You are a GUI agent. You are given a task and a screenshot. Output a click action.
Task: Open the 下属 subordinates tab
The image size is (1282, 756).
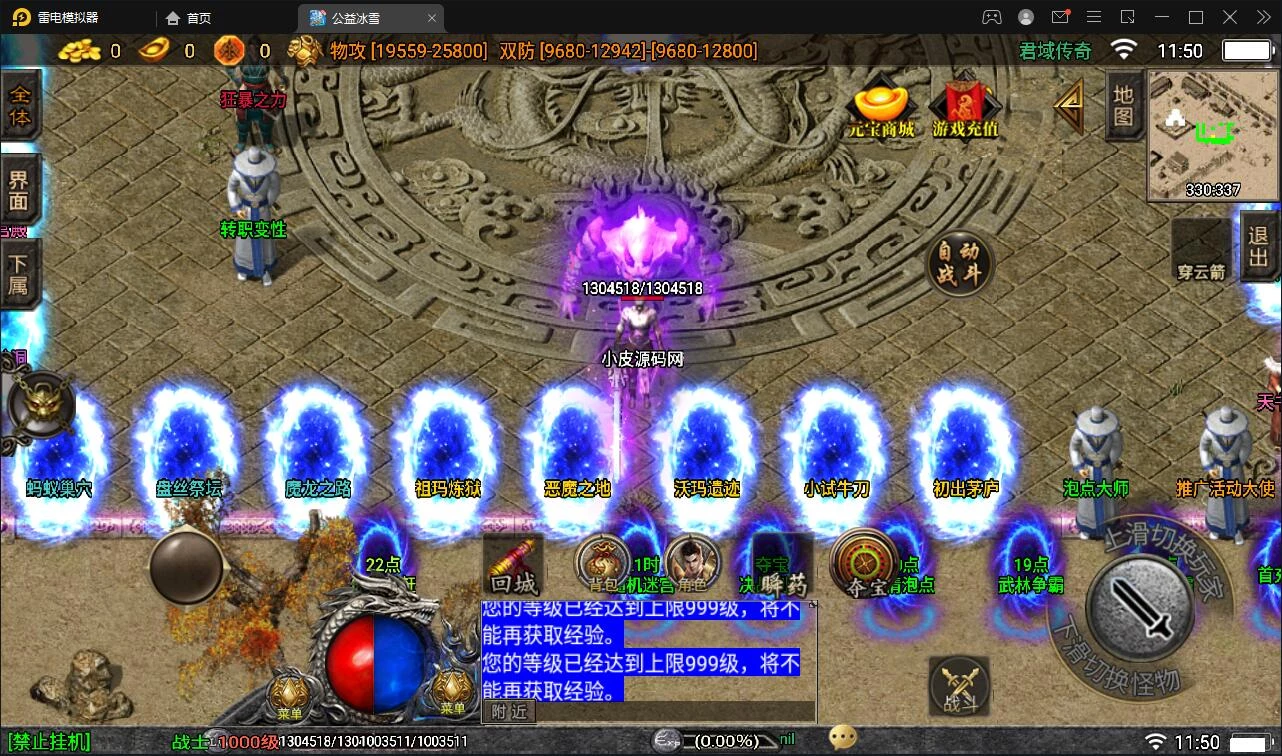click(x=19, y=274)
